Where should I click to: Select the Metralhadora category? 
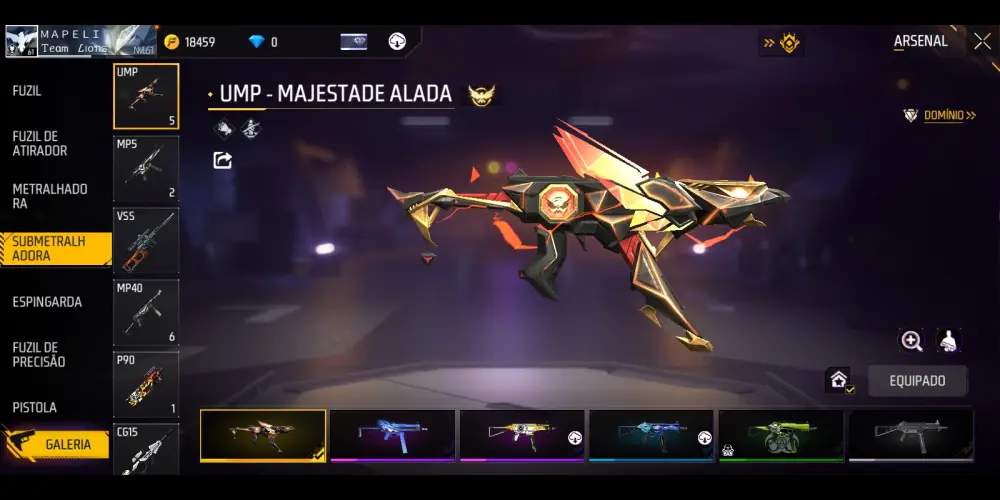click(50, 196)
